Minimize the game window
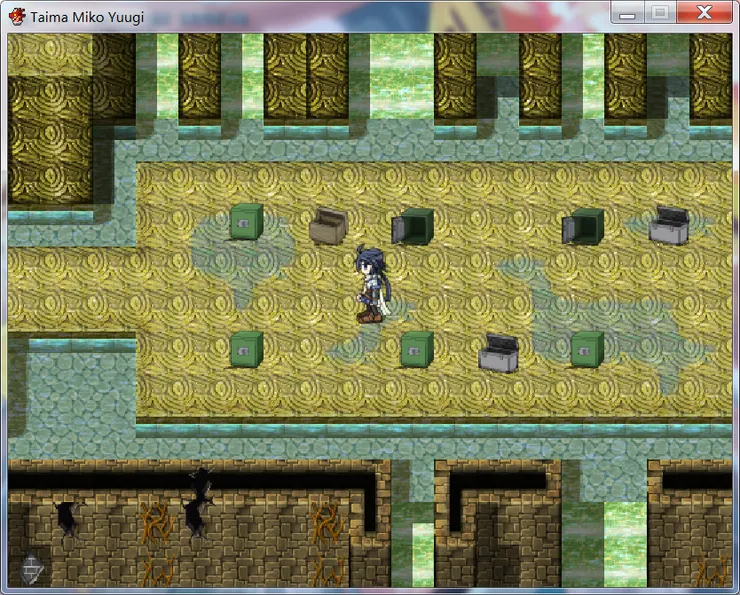The height and width of the screenshot is (595, 740). (627, 13)
